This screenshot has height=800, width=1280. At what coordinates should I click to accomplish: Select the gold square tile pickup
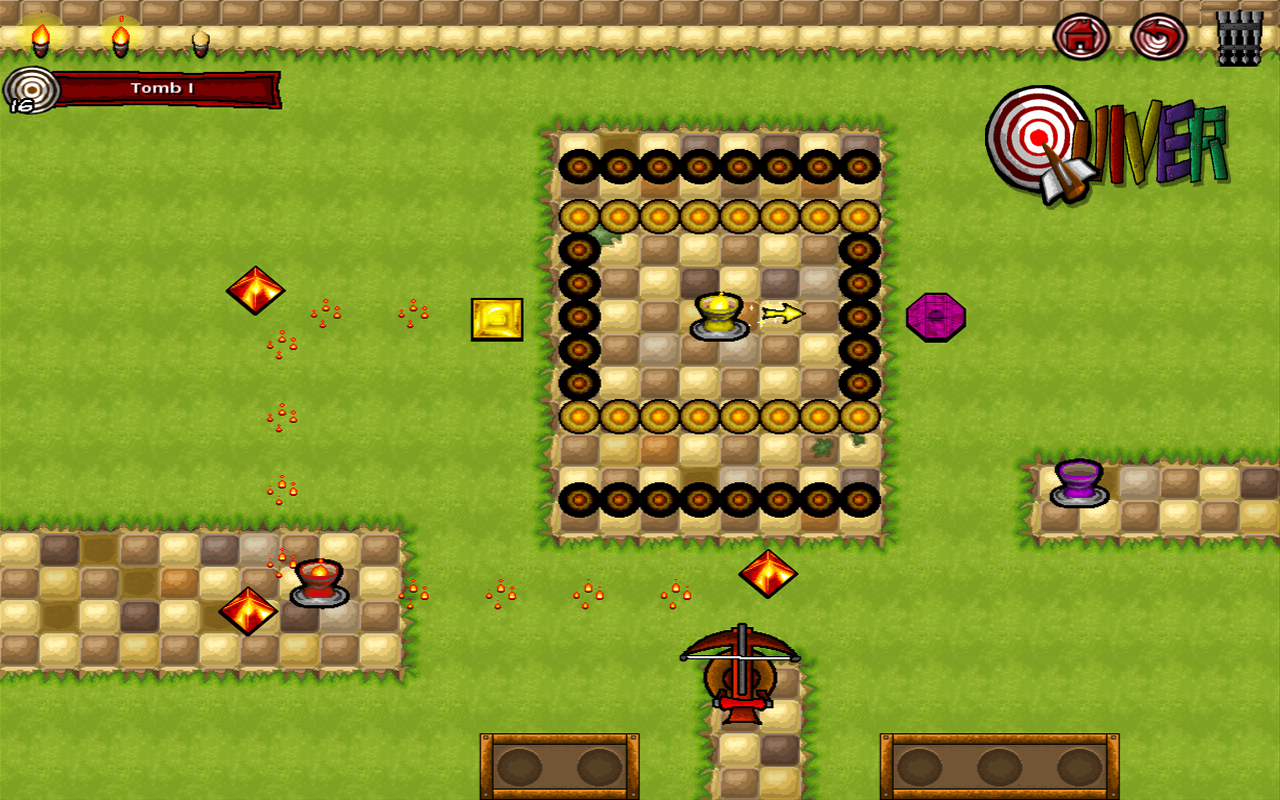click(497, 318)
